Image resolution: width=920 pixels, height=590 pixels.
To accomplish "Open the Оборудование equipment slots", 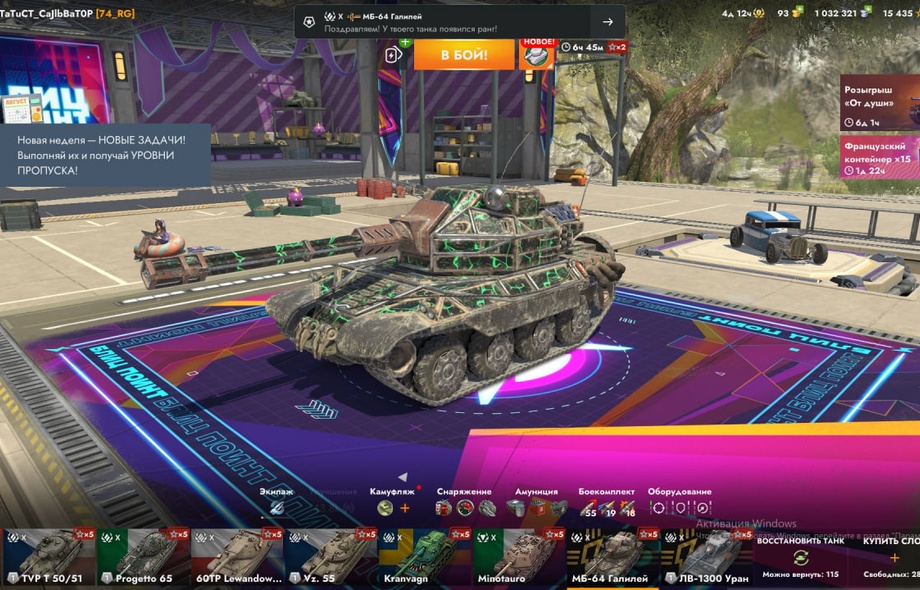I will (680, 508).
